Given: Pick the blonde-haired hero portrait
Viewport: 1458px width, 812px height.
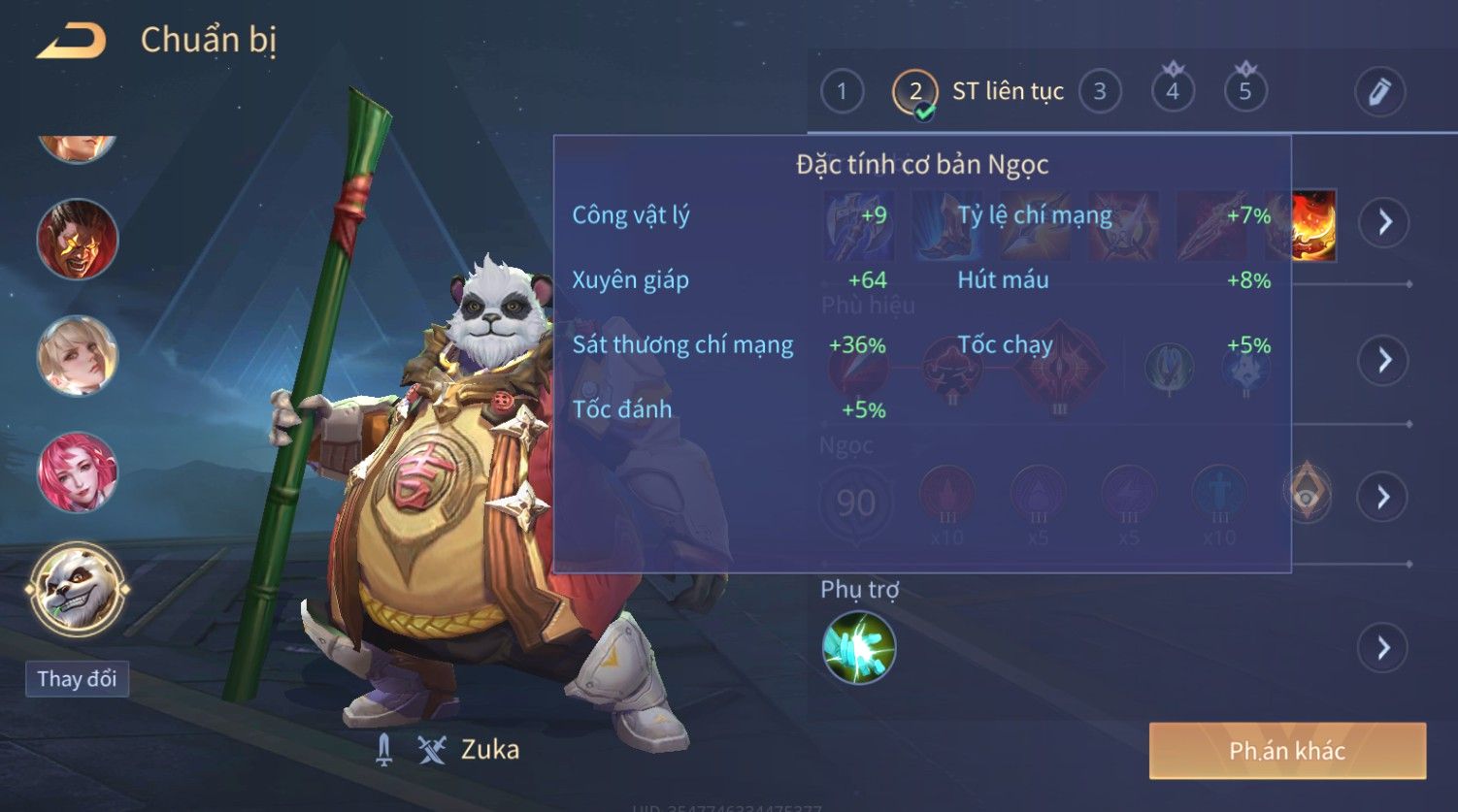Looking at the screenshot, I should pos(77,356).
